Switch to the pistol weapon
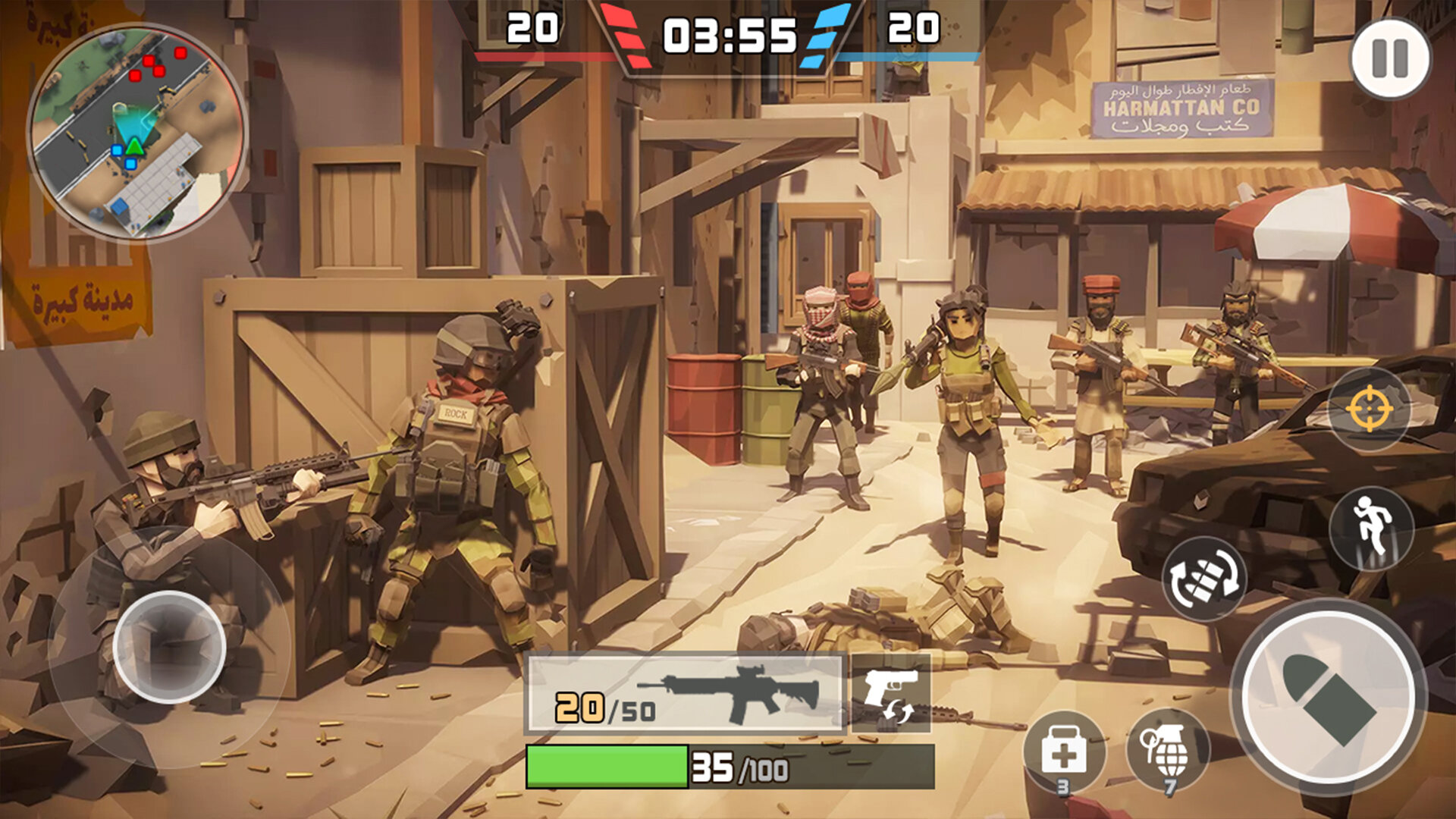Viewport: 1456px width, 819px height. tap(891, 692)
